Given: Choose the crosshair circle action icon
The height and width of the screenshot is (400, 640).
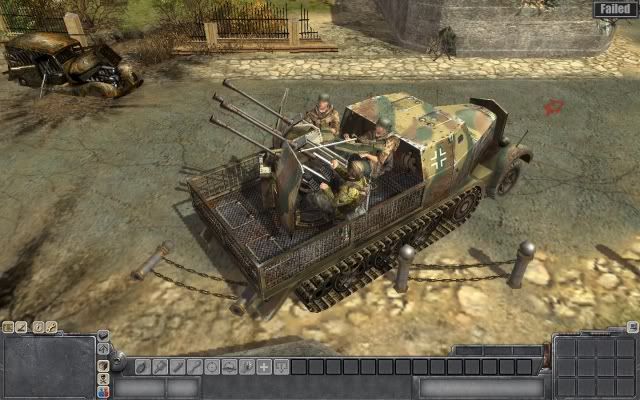Looking at the screenshot, I should 211,367.
